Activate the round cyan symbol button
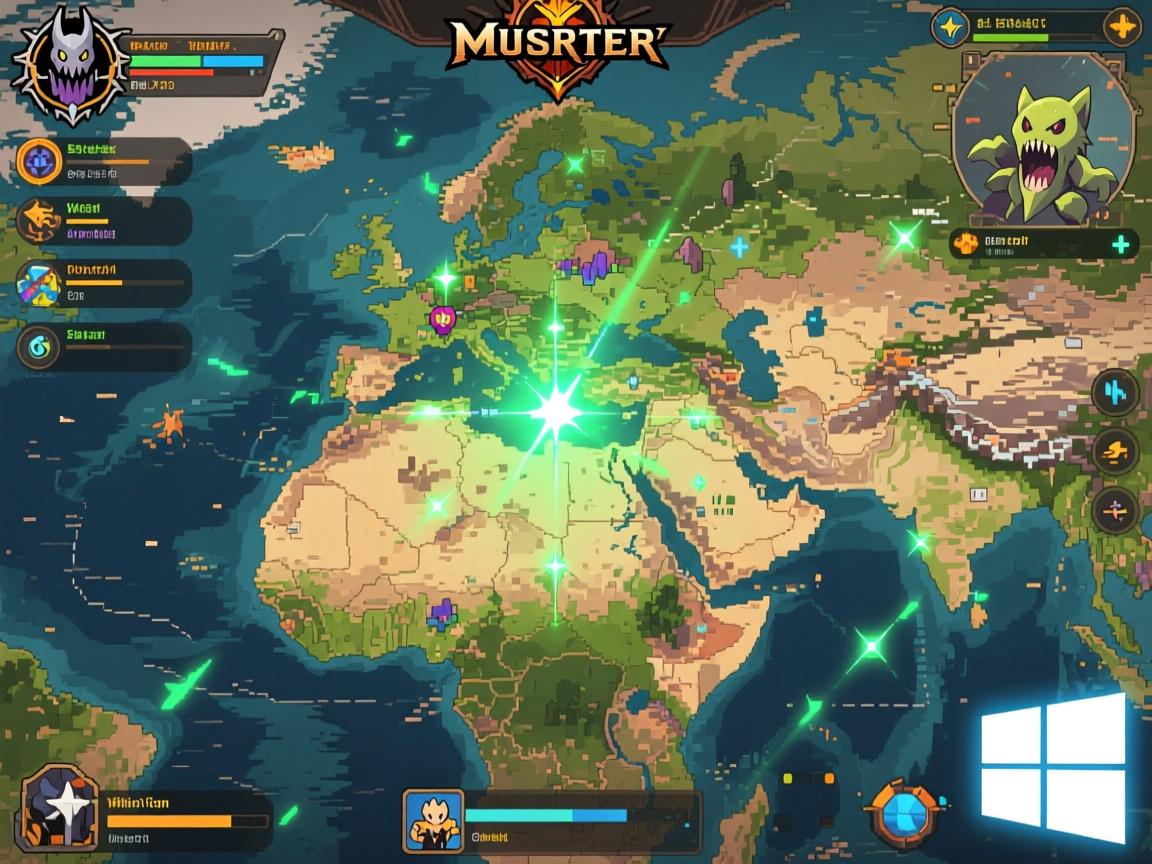This screenshot has width=1152, height=864. 1115,392
